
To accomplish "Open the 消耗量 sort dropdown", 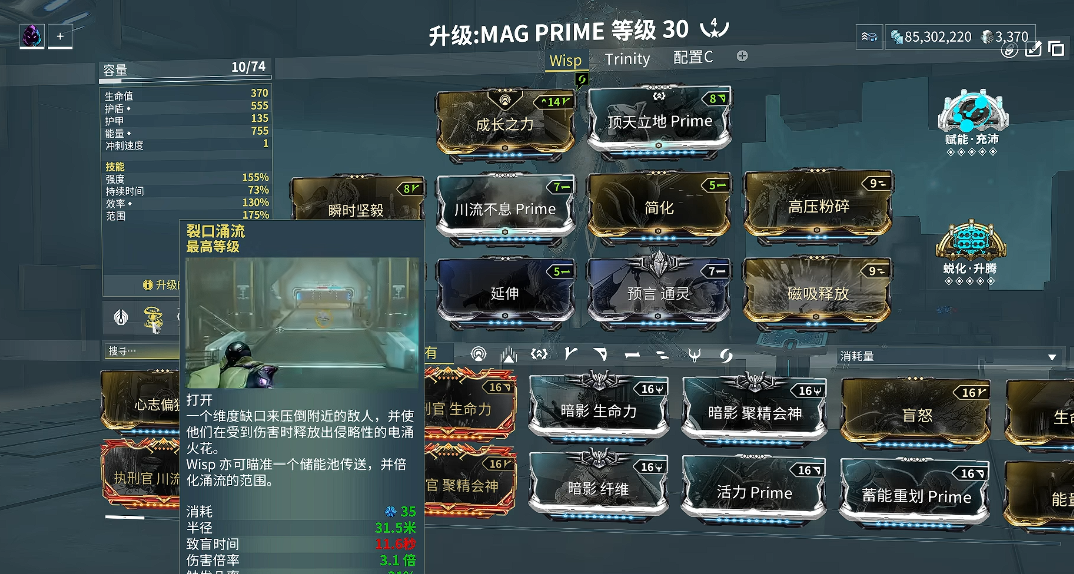I will 949,356.
